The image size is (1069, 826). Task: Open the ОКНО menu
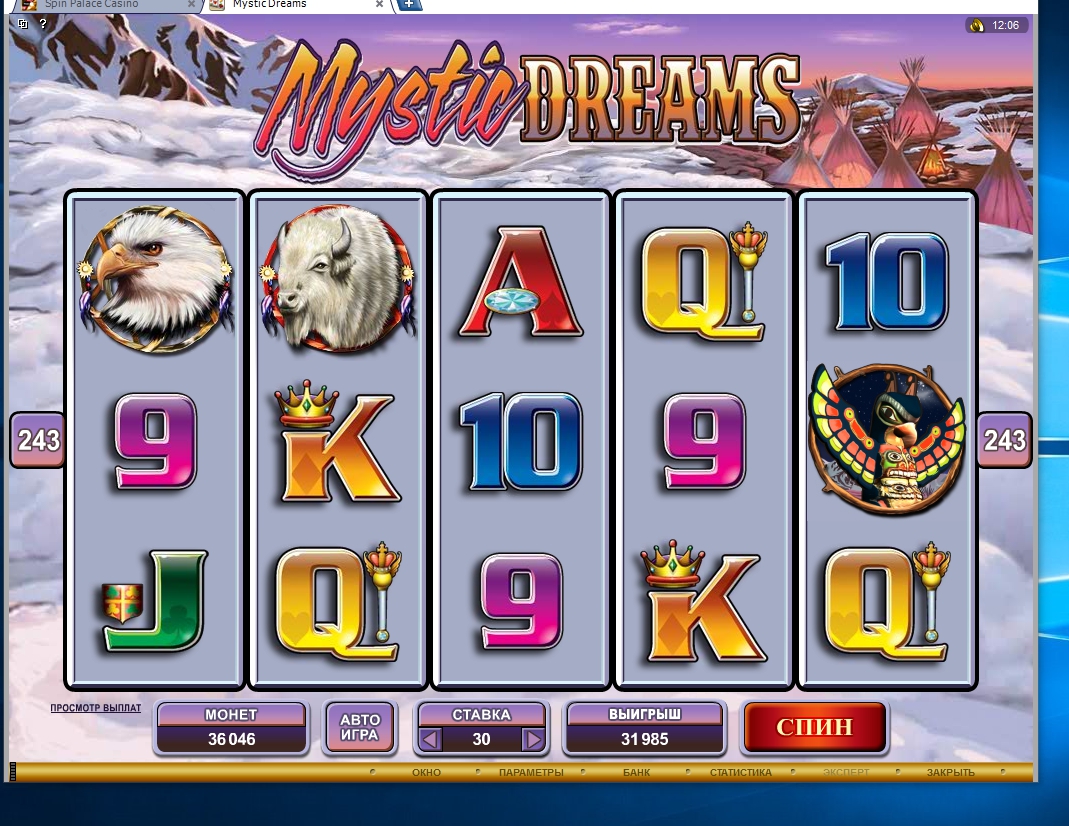(426, 772)
